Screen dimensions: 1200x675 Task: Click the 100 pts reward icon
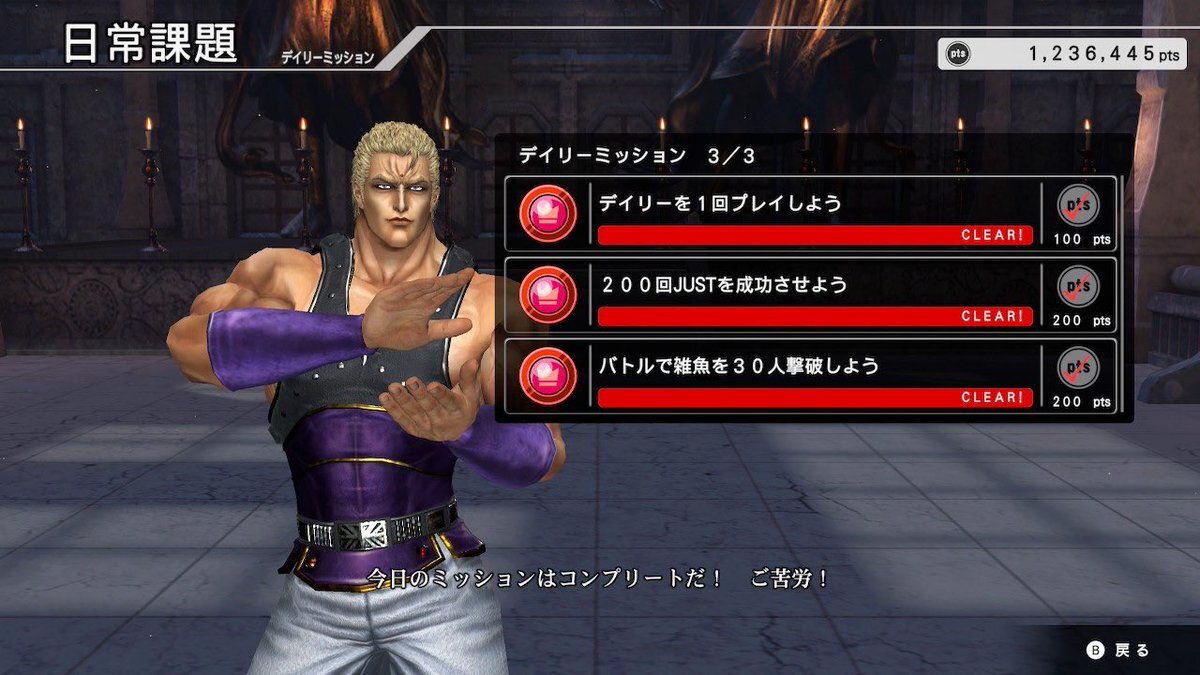1079,206
